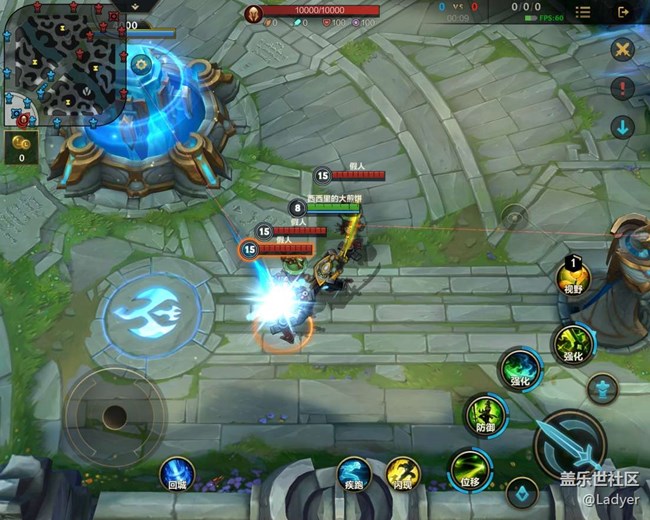This screenshot has height=520, width=650.
Task: Cast the 闪现 flash spell
Action: click(402, 473)
